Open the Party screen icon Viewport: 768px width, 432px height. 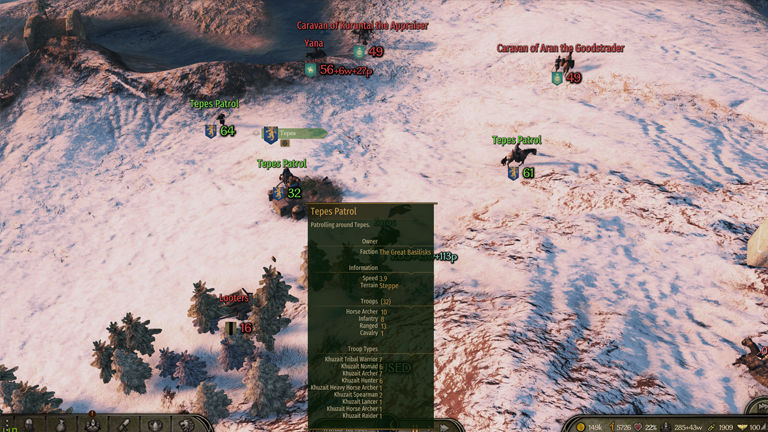point(92,424)
